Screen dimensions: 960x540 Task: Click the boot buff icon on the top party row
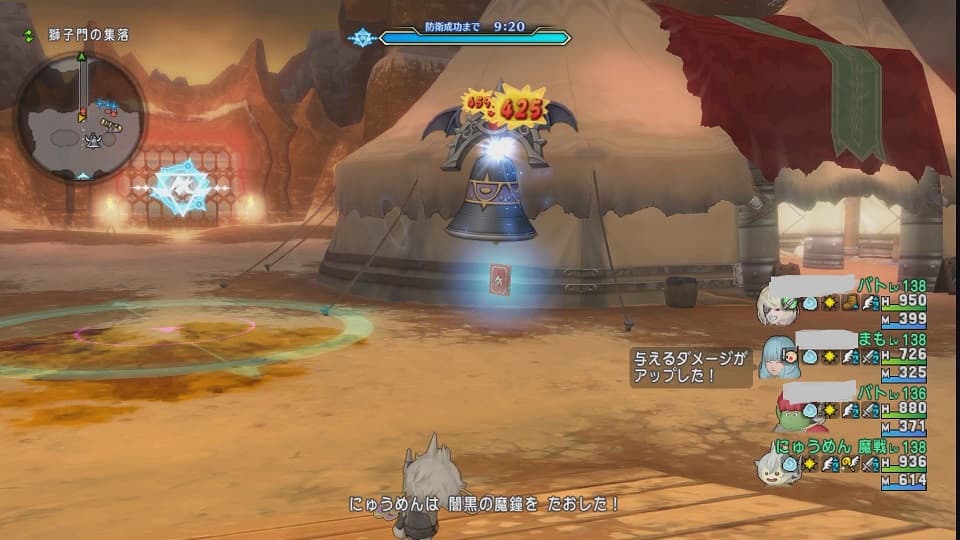point(850,303)
